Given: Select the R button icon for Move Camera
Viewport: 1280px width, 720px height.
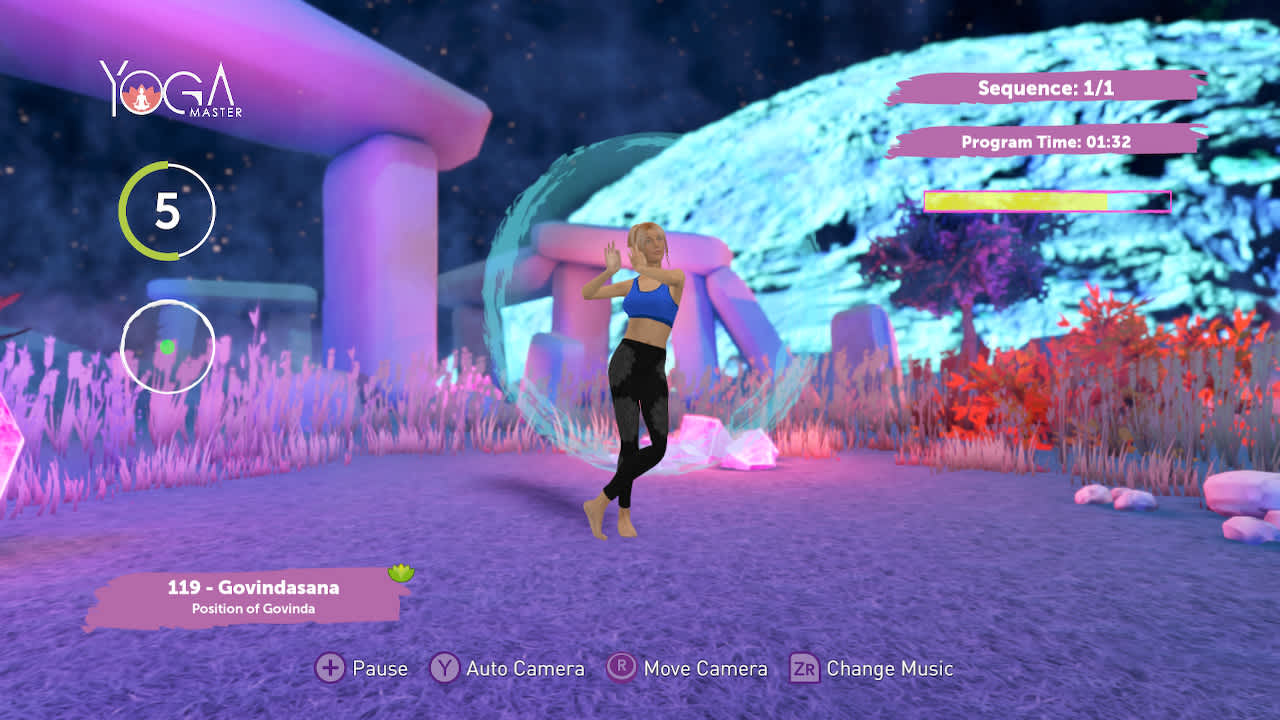Looking at the screenshot, I should pos(621,668).
